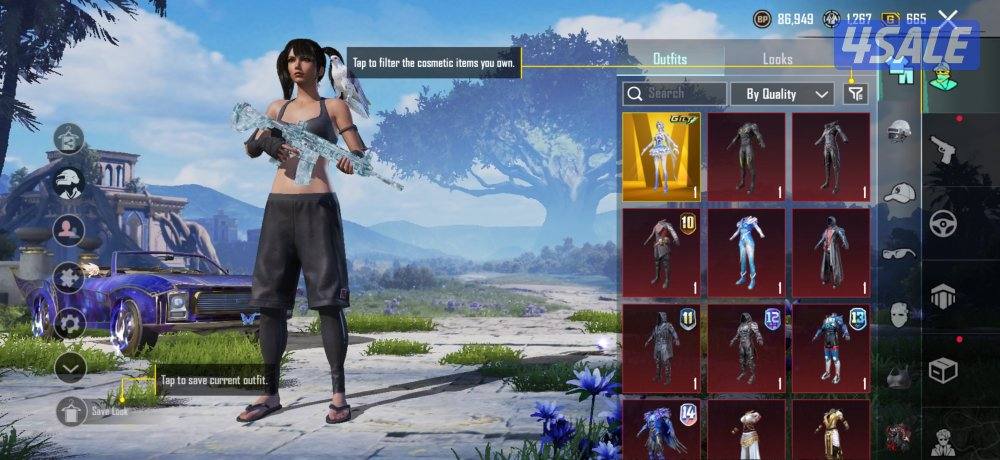
Task: Close the inventory with the X button
Action: click(x=948, y=17)
